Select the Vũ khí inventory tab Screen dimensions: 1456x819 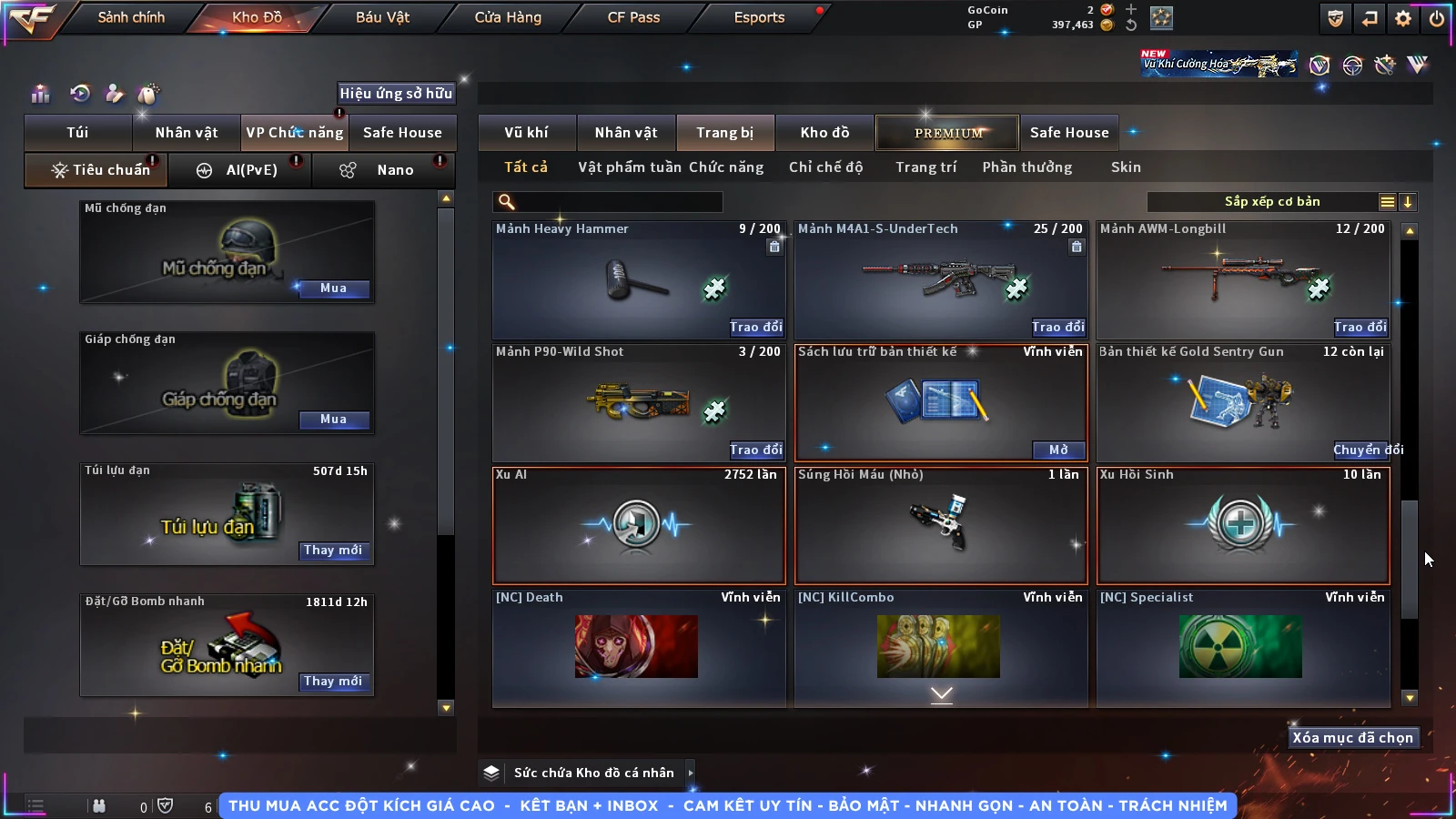tap(526, 133)
